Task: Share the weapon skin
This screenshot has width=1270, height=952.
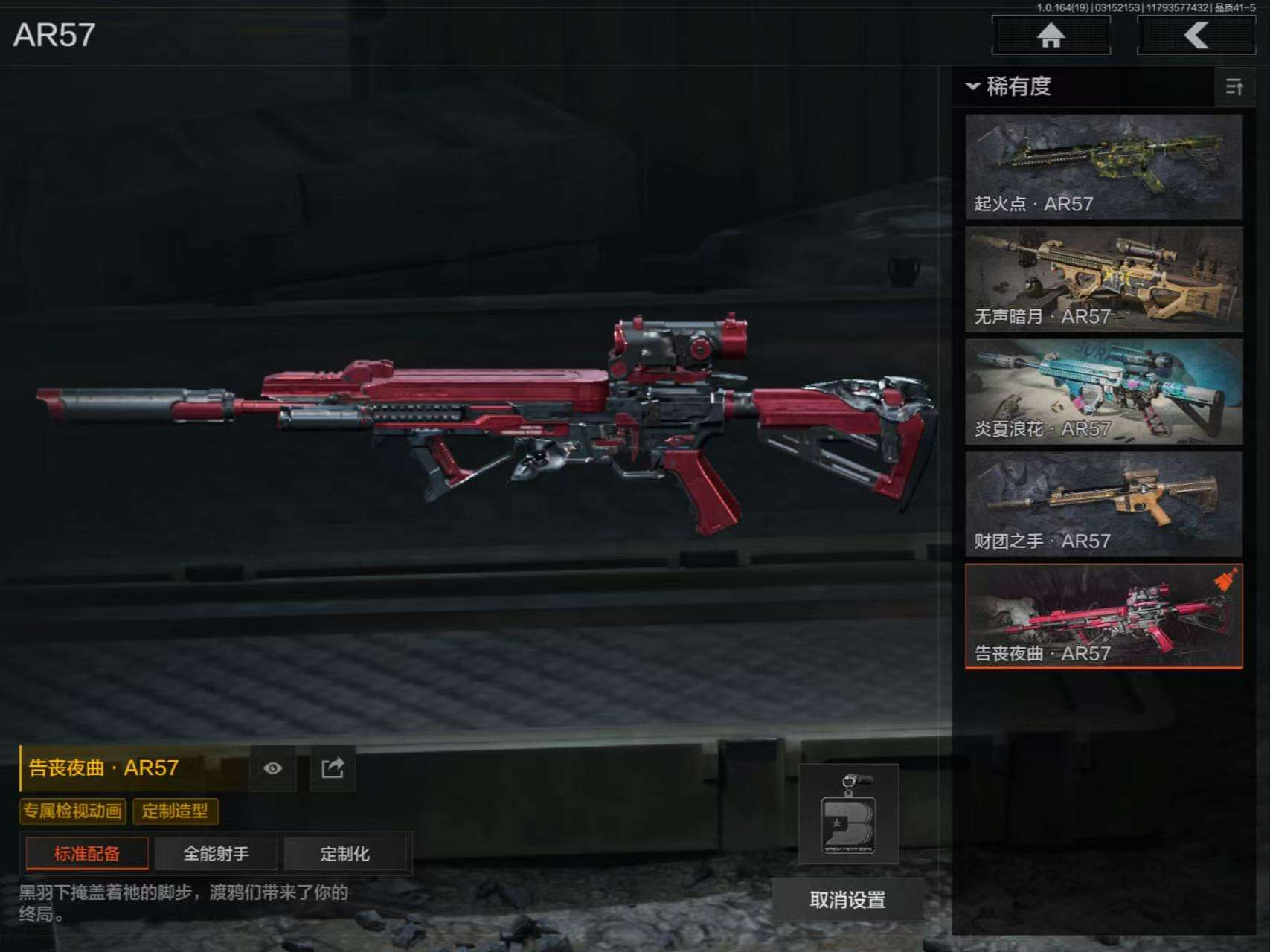Action: [x=332, y=768]
